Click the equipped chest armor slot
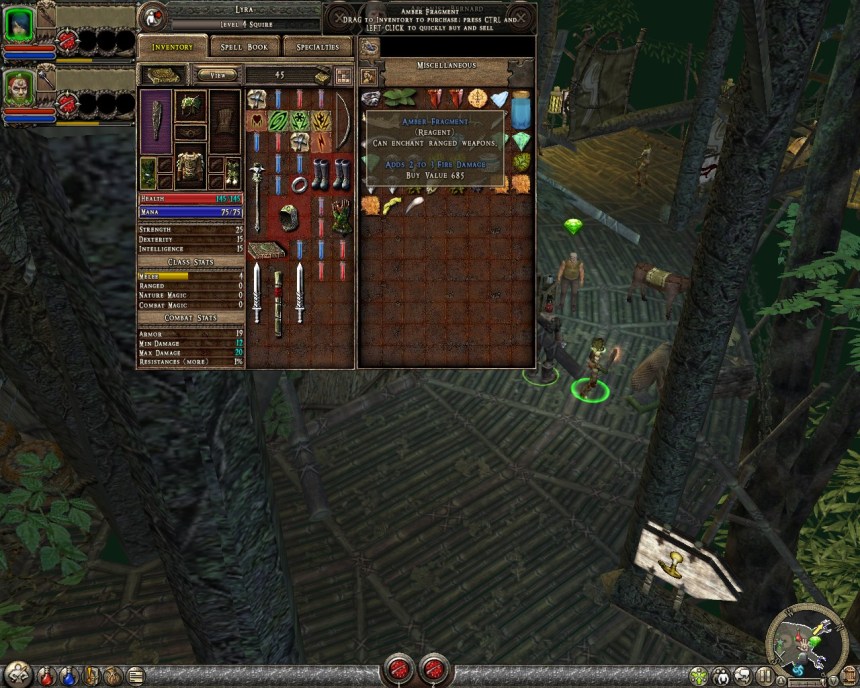The image size is (860, 688). coord(190,166)
